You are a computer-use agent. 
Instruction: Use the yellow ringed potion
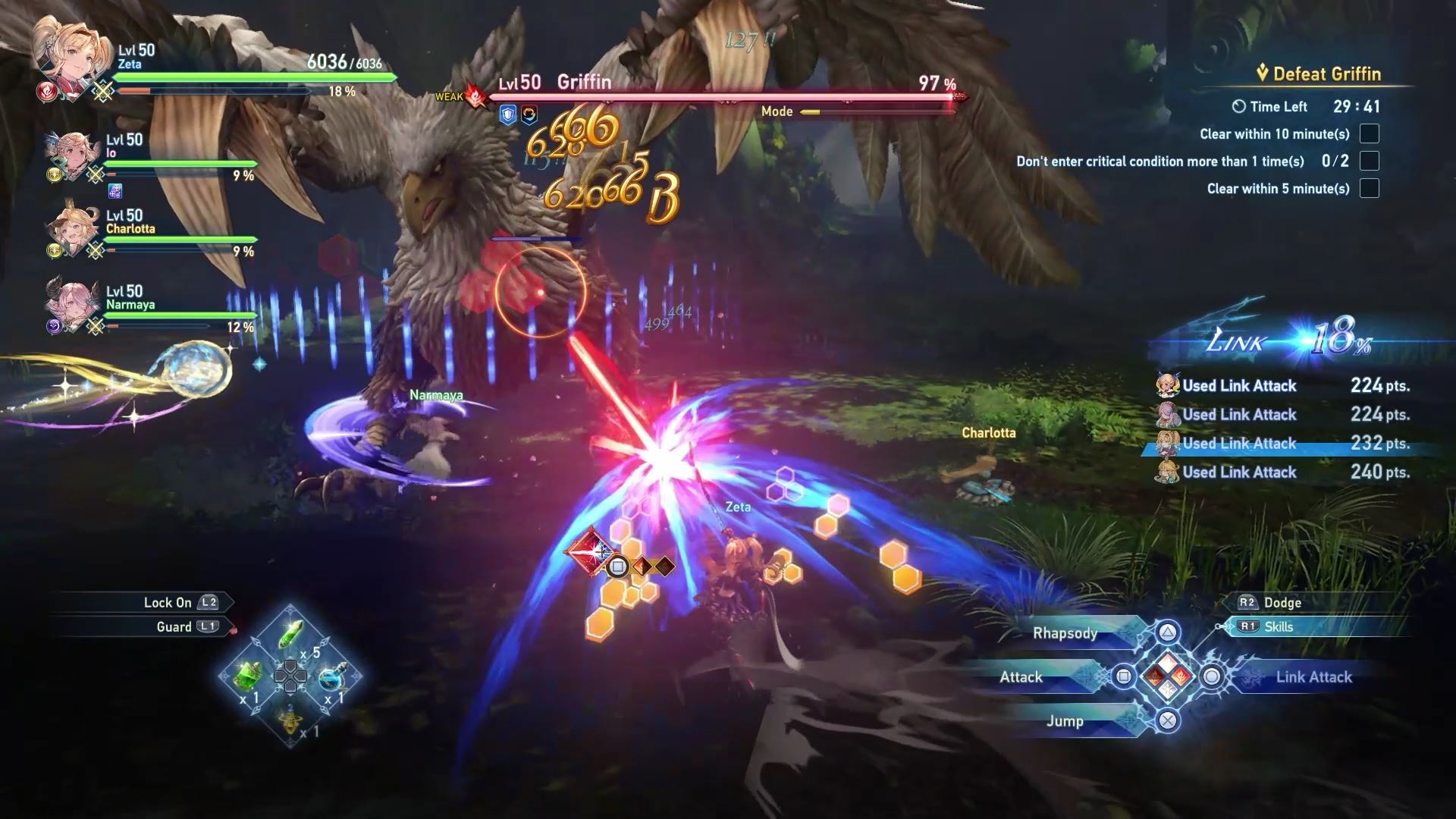point(290,719)
